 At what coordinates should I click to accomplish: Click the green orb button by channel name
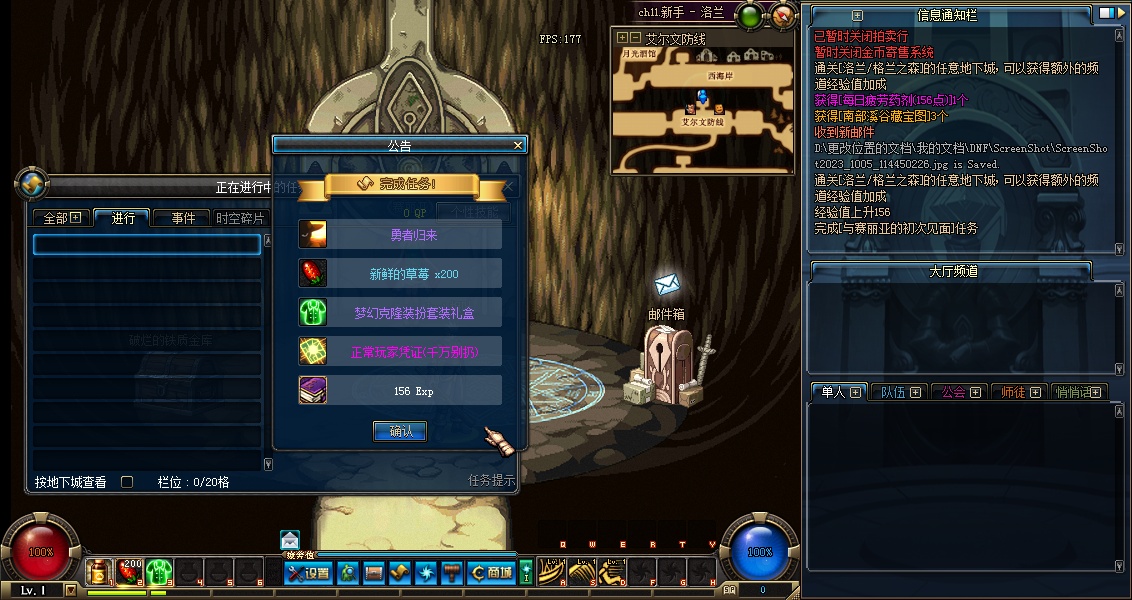click(x=750, y=15)
